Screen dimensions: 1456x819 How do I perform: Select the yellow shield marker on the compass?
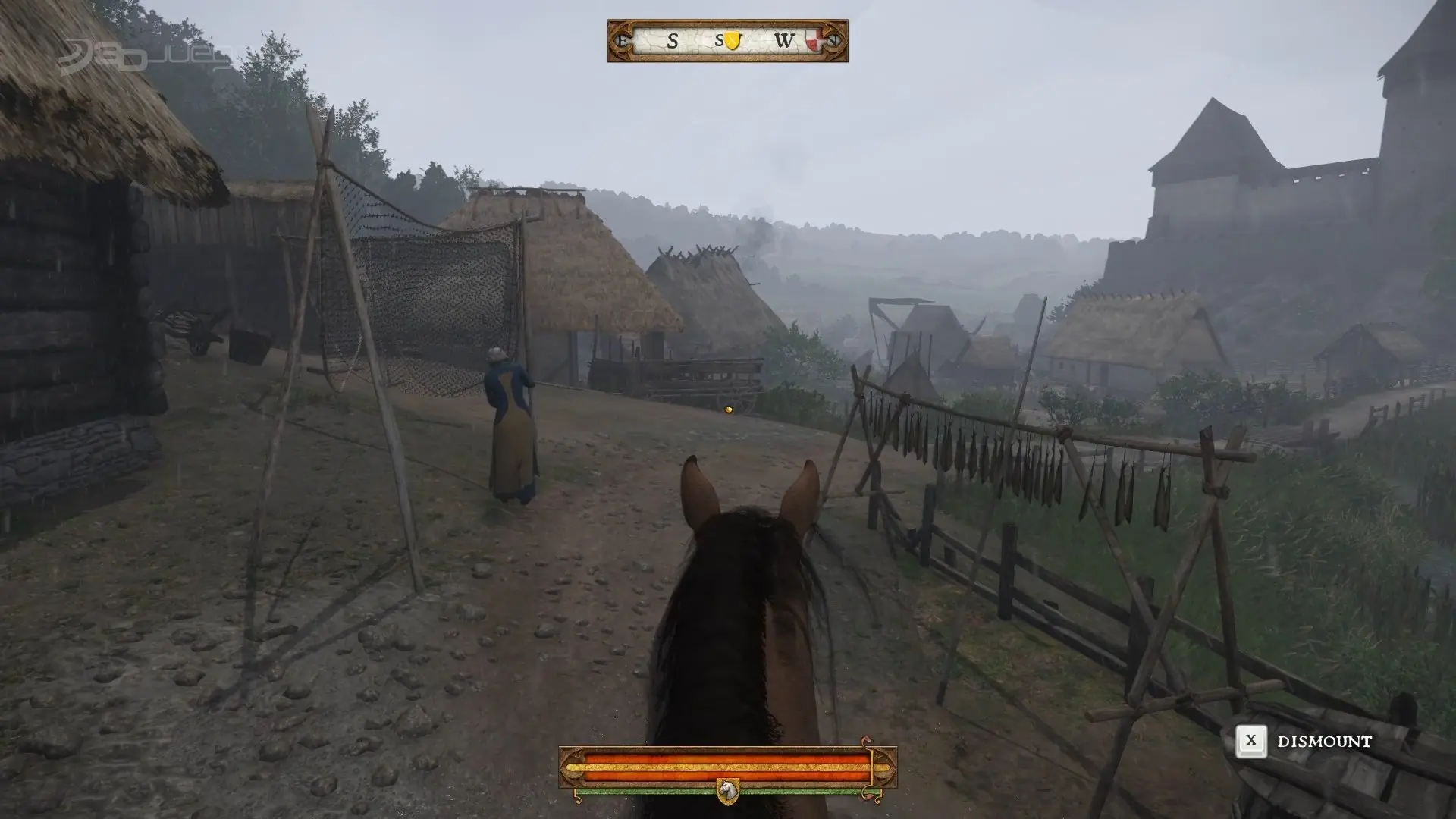732,41
